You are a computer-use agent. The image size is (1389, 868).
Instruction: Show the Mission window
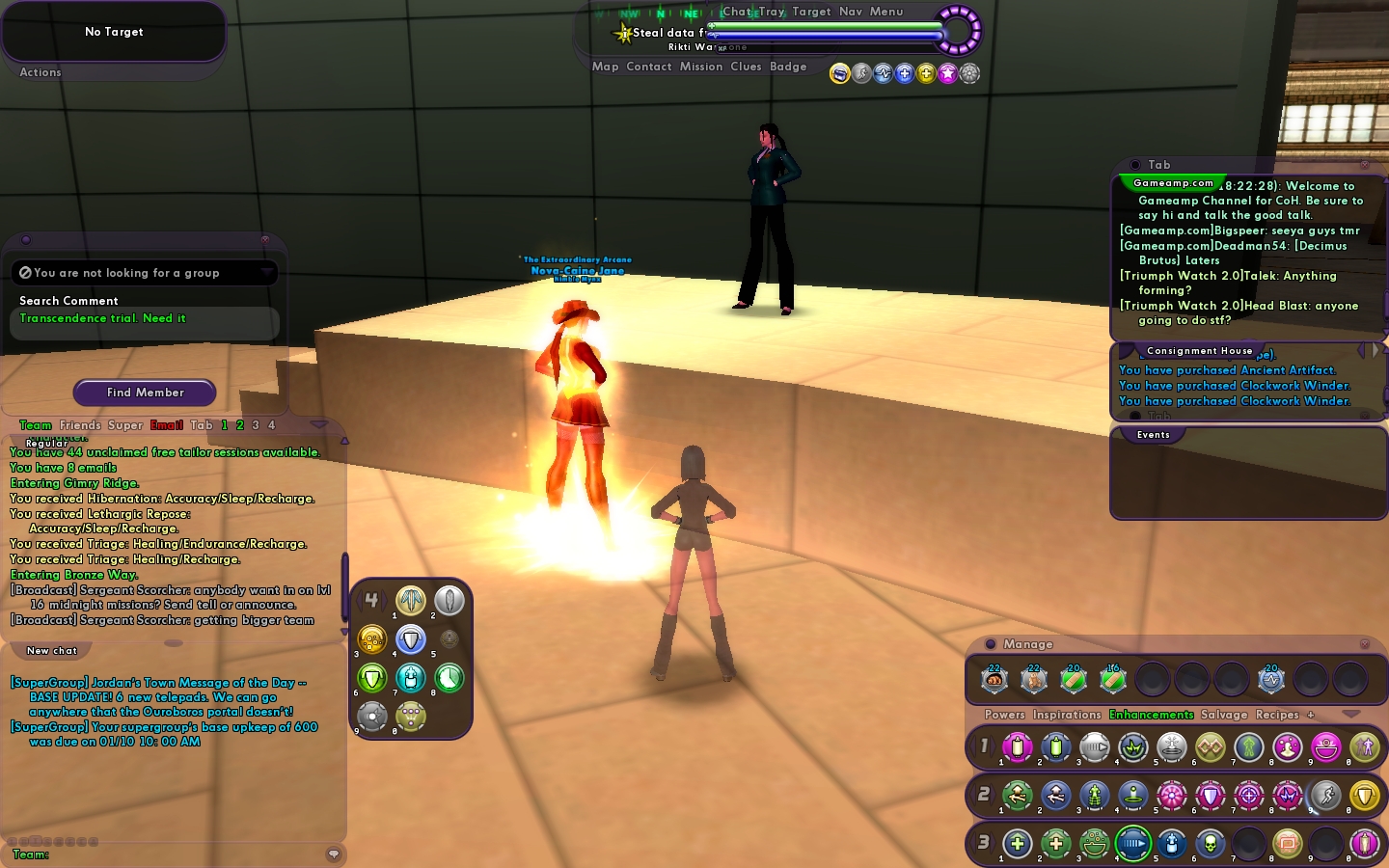click(x=700, y=67)
